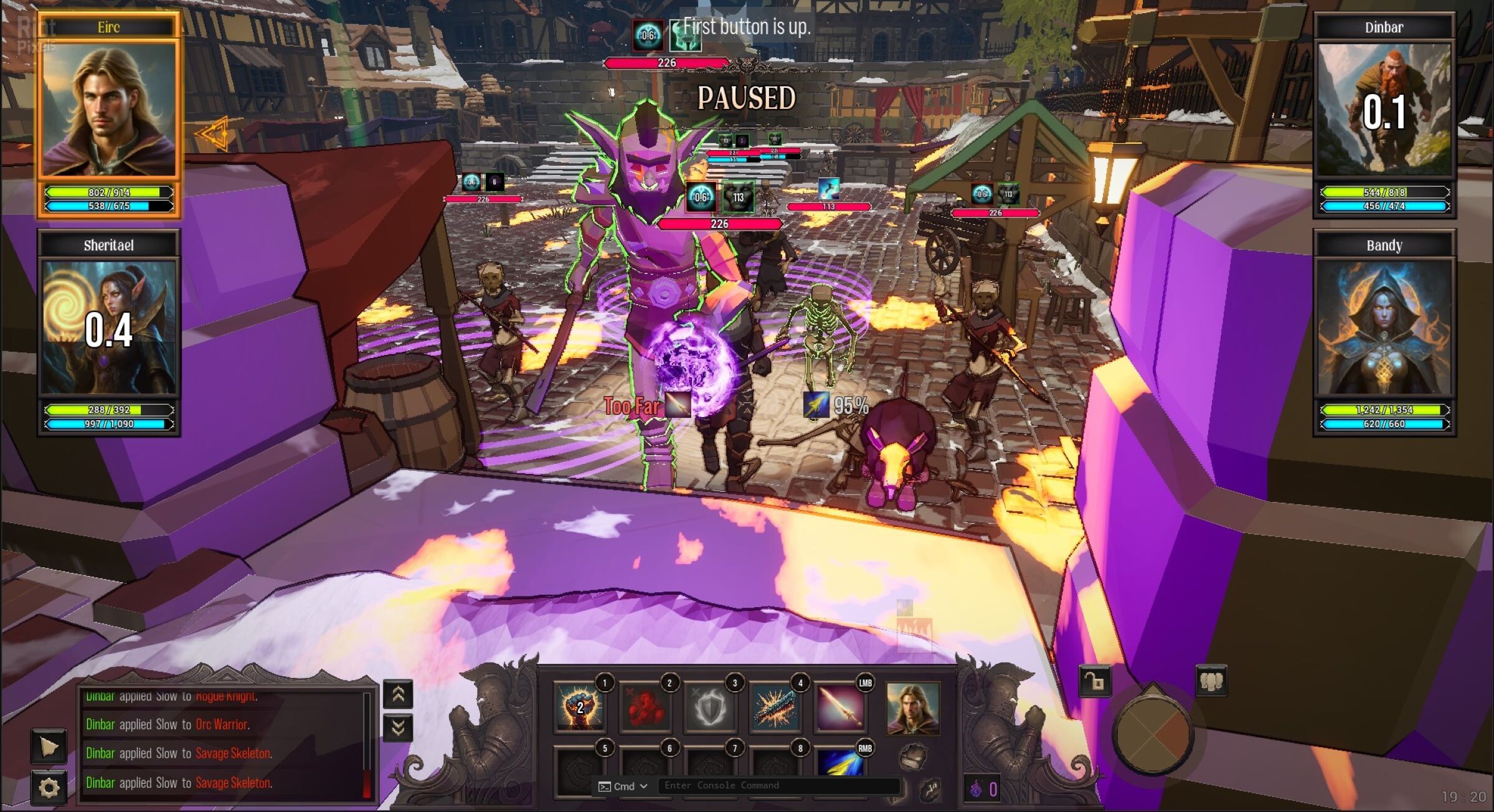1494x812 pixels.
Task: Select Dinbar's party portrait
Action: point(1384,109)
